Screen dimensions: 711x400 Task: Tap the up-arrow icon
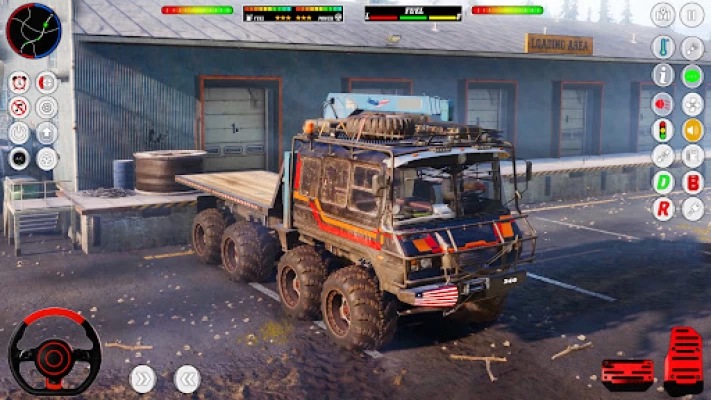47,132
